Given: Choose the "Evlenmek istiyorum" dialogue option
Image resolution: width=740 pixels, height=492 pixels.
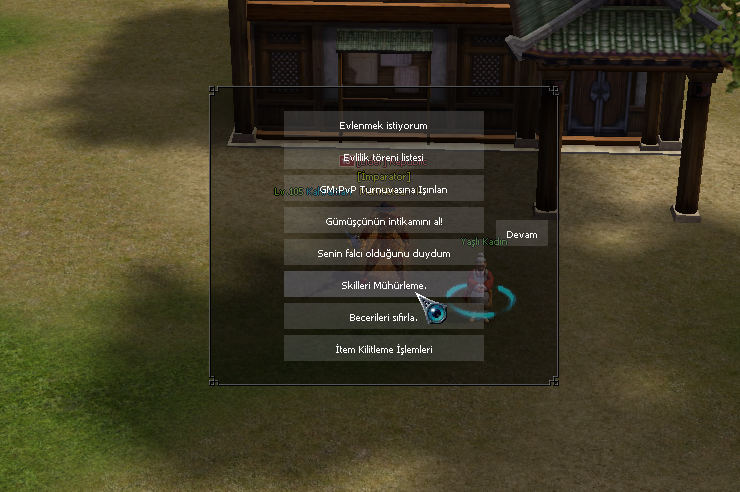Looking at the screenshot, I should click(x=384, y=125).
